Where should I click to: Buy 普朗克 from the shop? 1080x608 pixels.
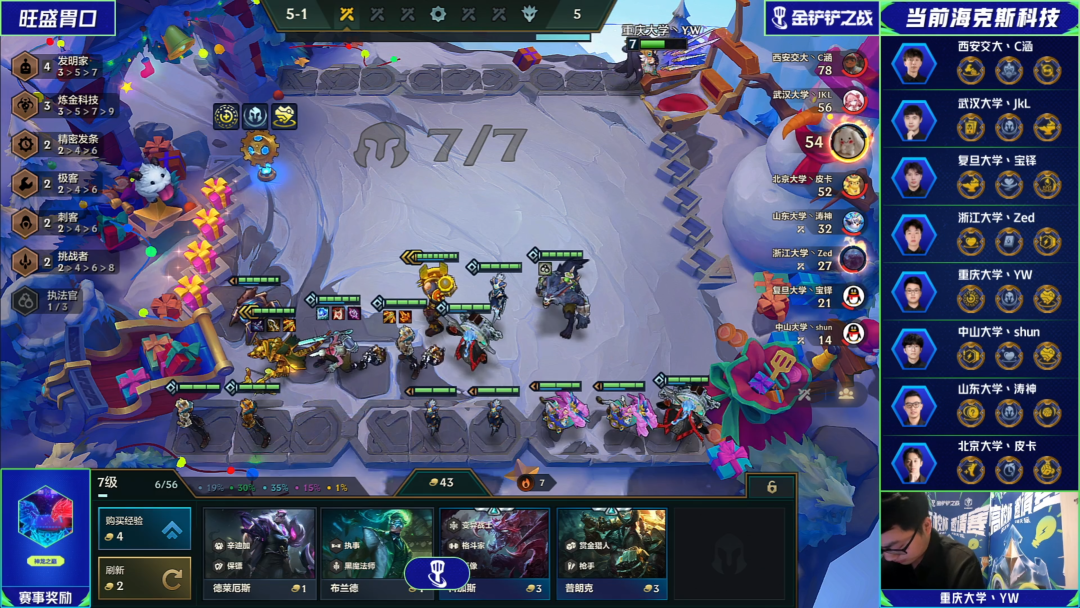pos(611,552)
